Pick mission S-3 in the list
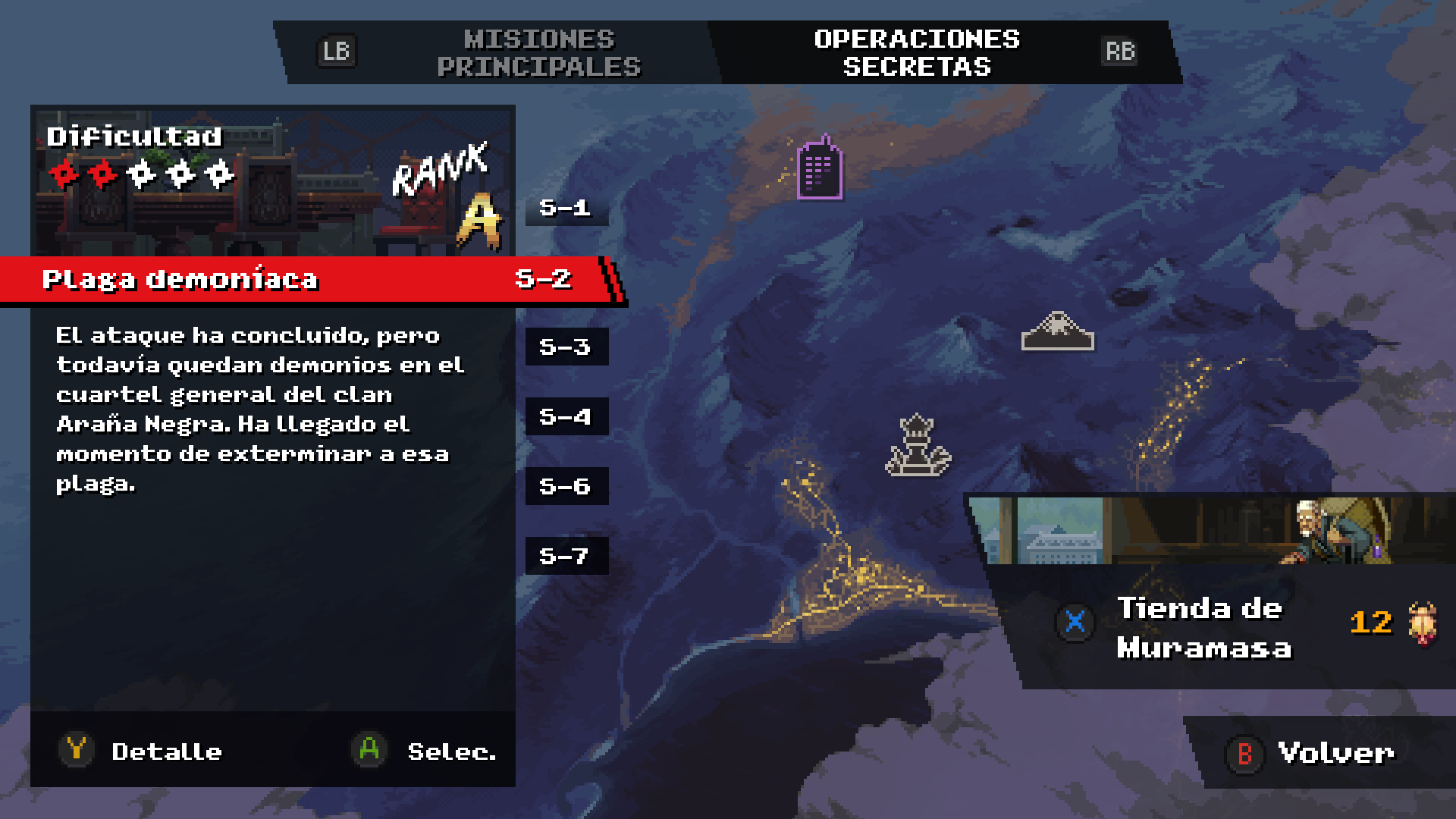1456x819 pixels. pos(566,347)
